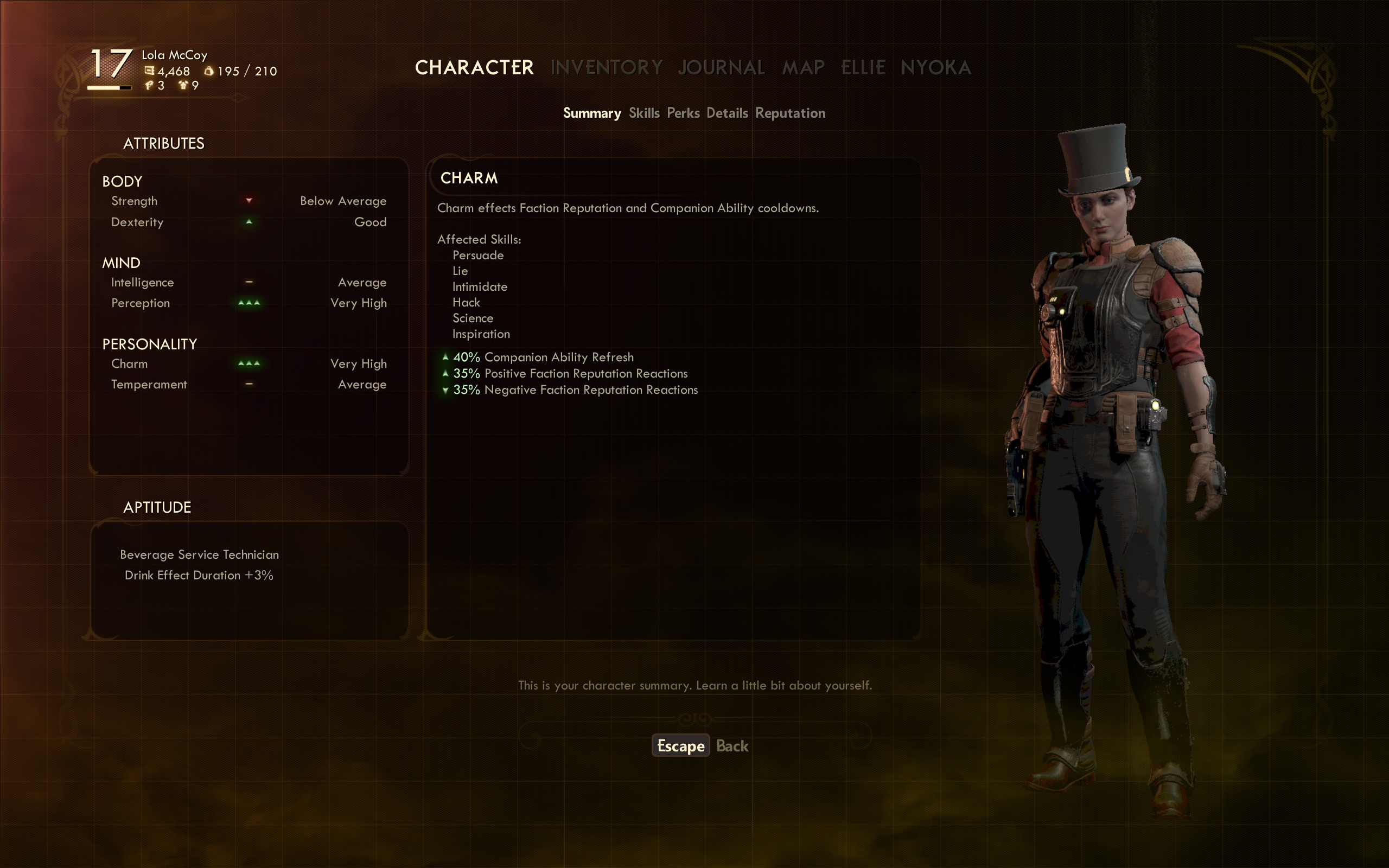Select the Intelligence attribute row
This screenshot has height=868, width=1389.
pos(249,283)
